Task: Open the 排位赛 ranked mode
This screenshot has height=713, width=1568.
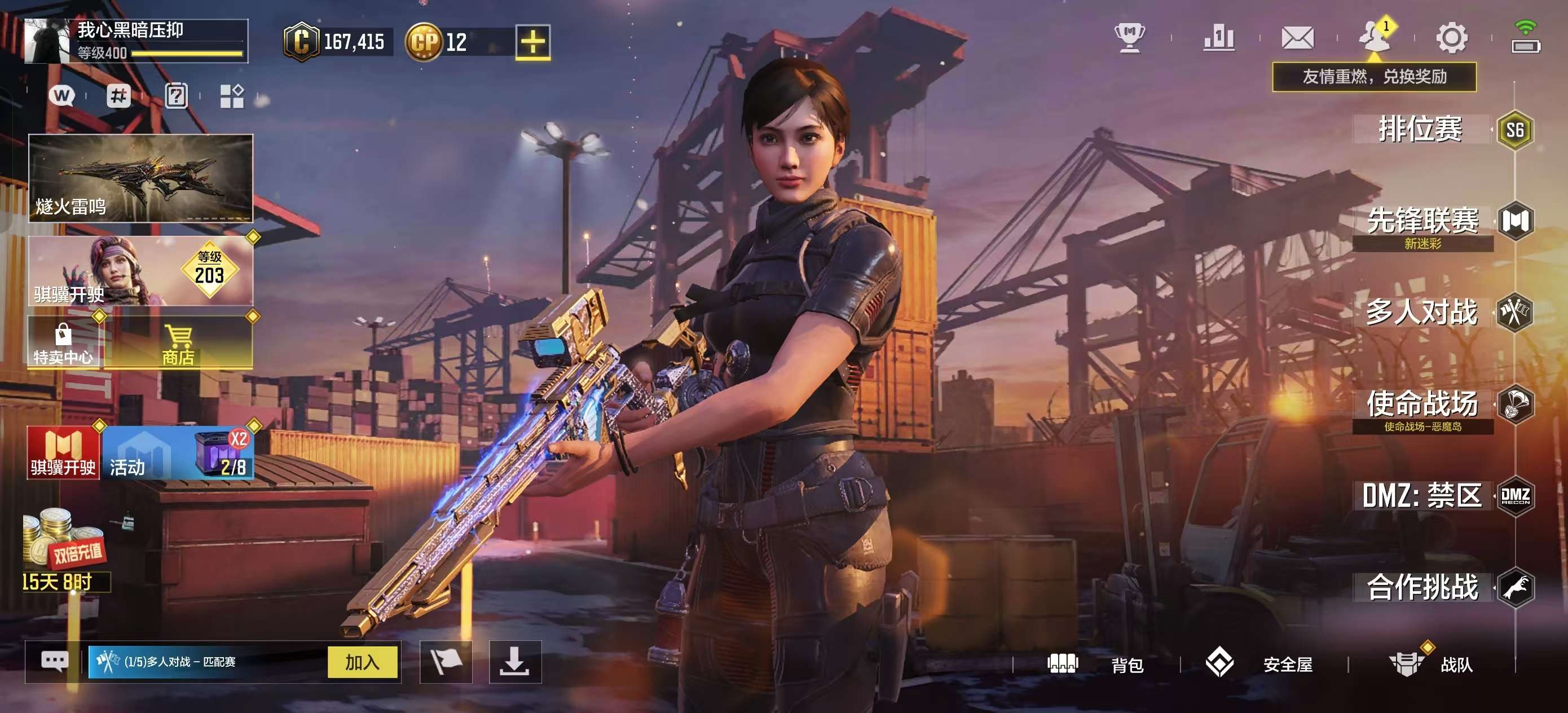Action: click(x=1421, y=130)
